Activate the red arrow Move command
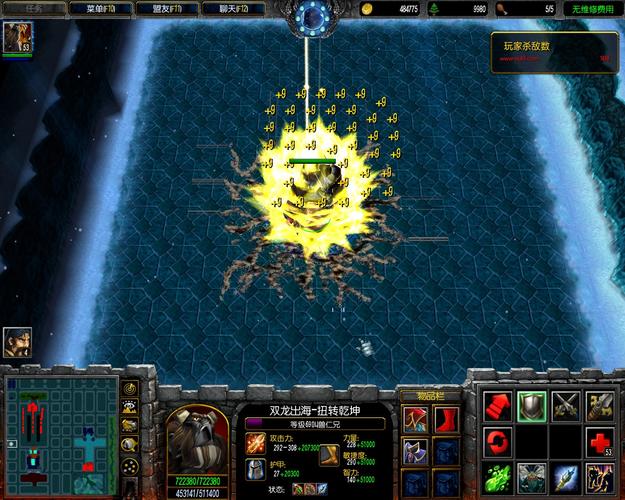 pyautogui.click(x=497, y=404)
